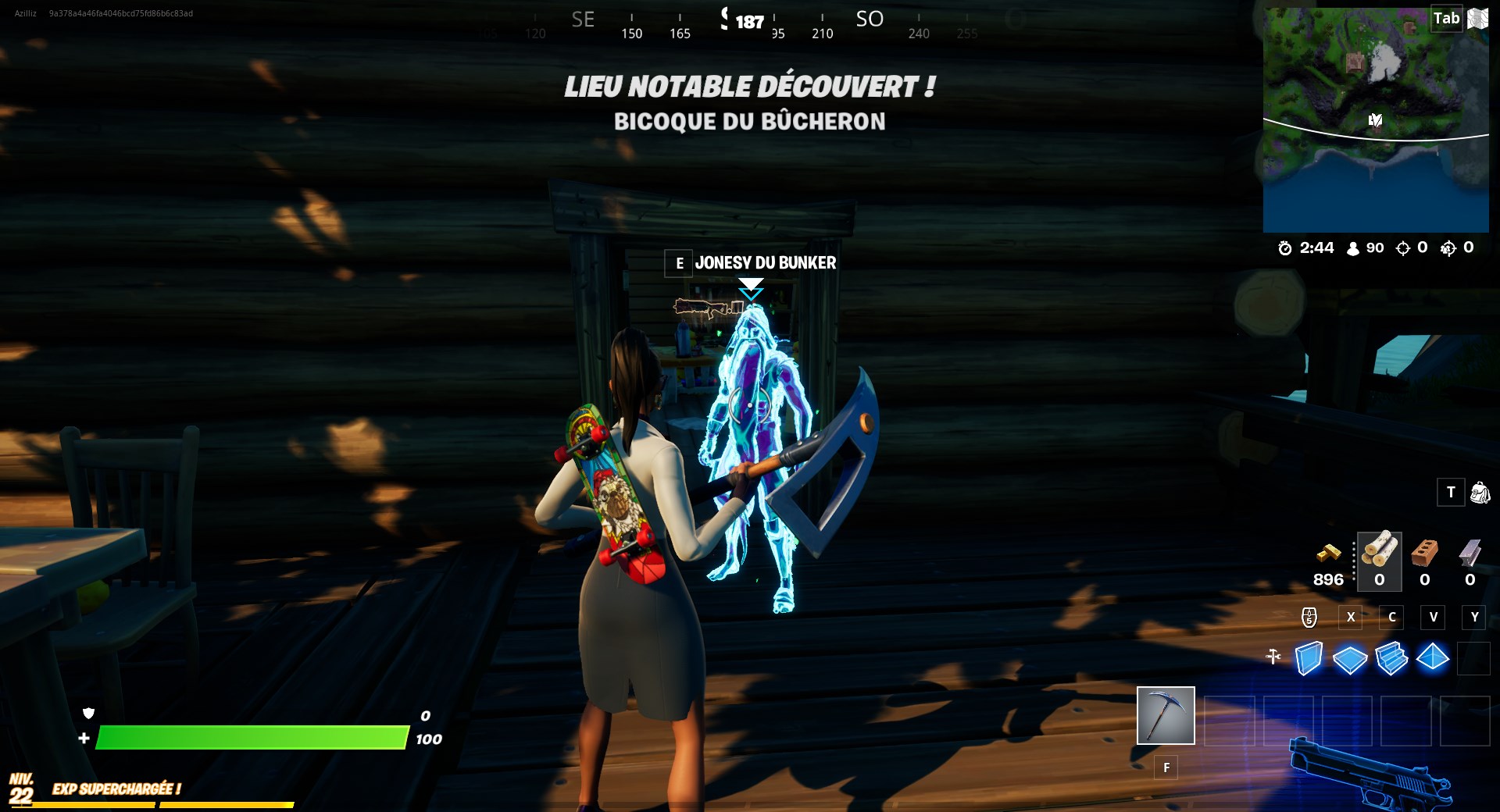
Task: Interact with Jonesy du Bunker via E prompt
Action: click(679, 263)
